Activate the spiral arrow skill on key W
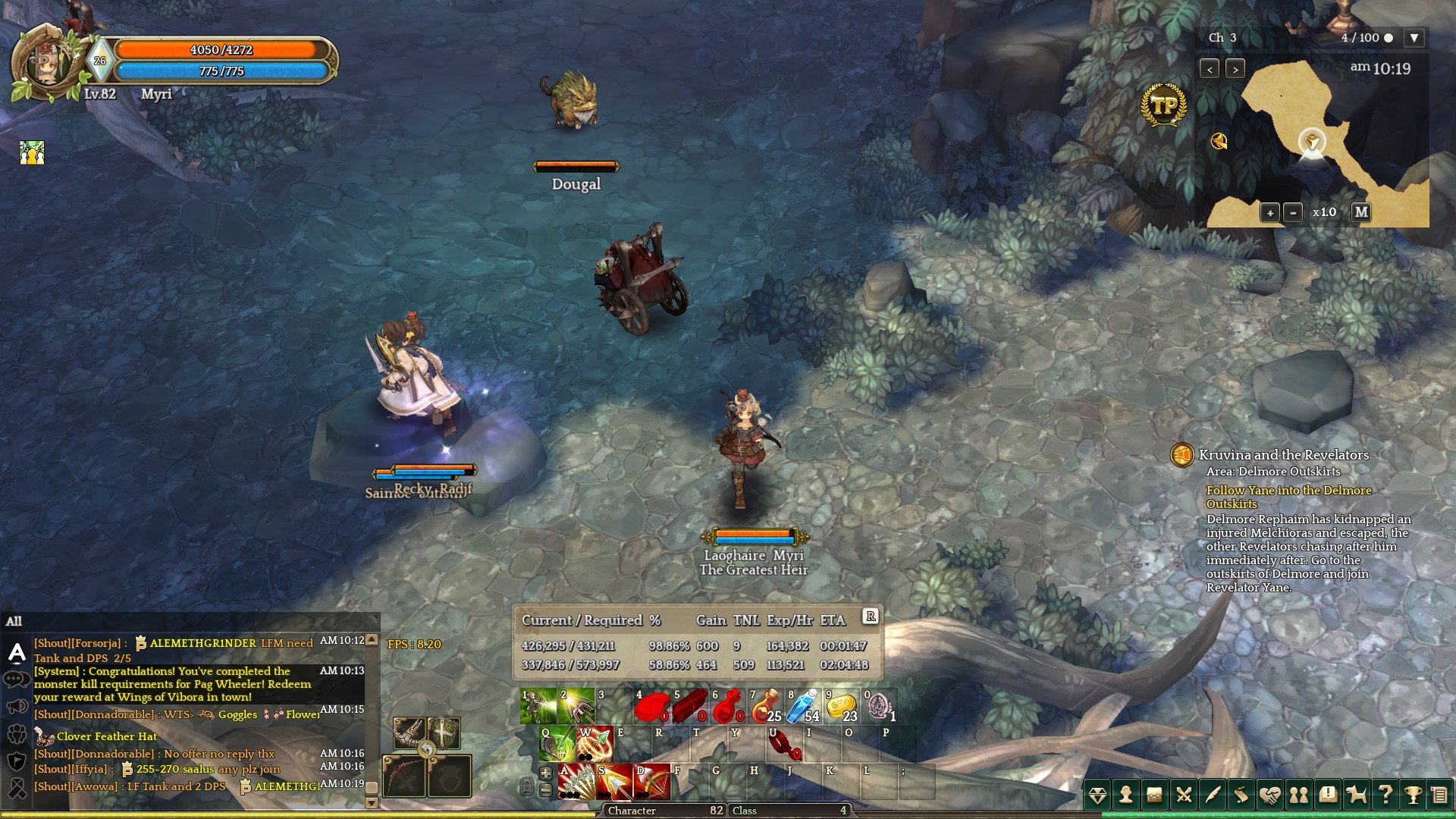1456x819 pixels. coord(595,744)
